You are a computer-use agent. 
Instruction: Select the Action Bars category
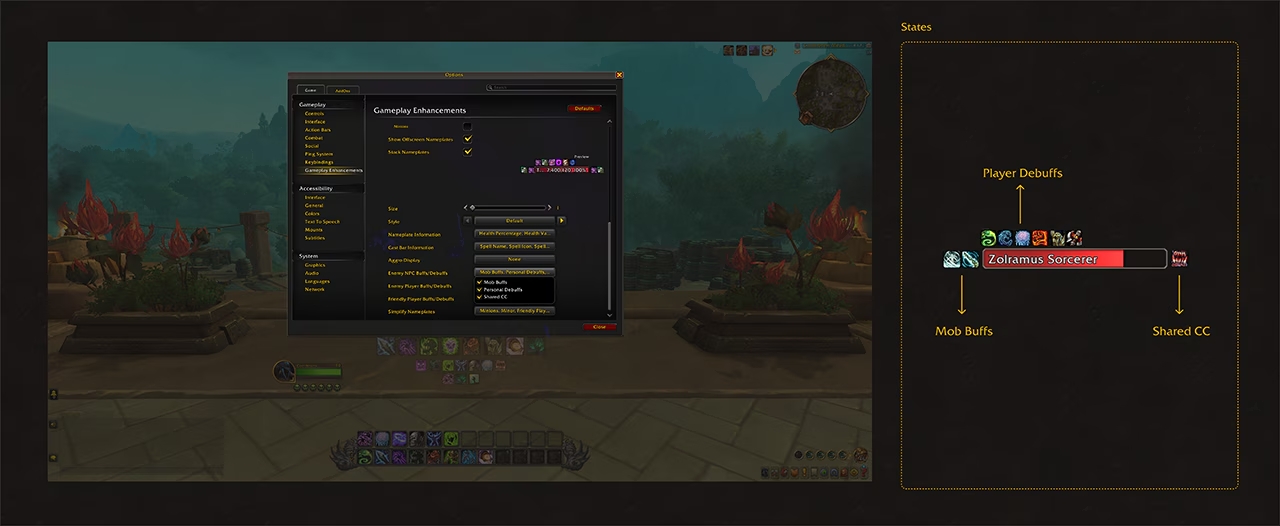(x=318, y=130)
